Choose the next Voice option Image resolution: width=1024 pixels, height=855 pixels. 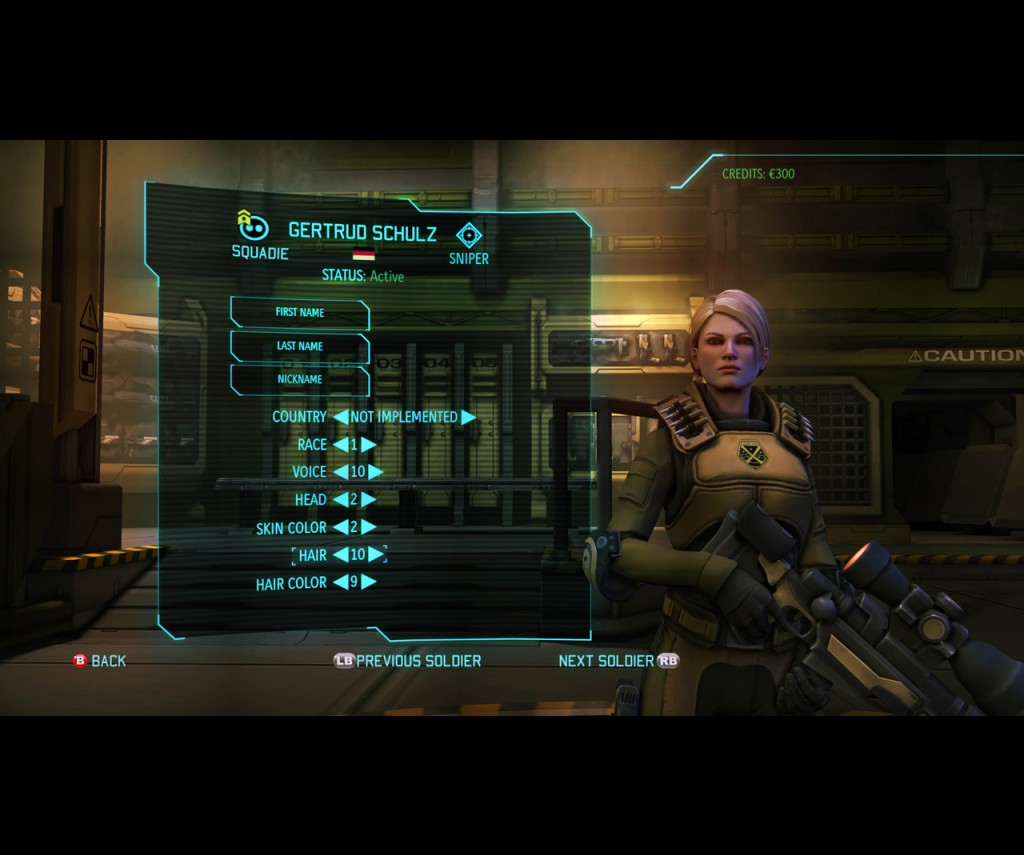tap(375, 472)
